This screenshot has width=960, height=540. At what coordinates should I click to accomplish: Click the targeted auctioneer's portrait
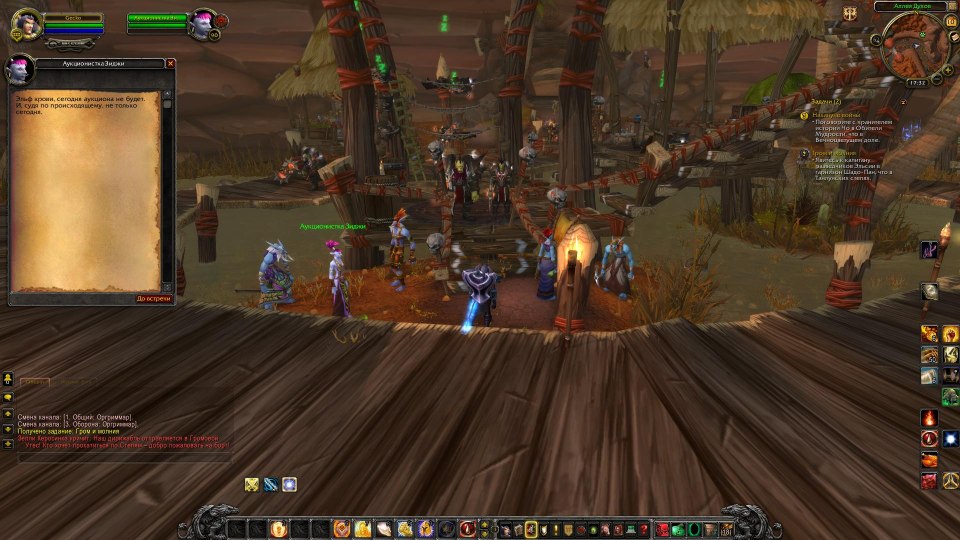(203, 20)
